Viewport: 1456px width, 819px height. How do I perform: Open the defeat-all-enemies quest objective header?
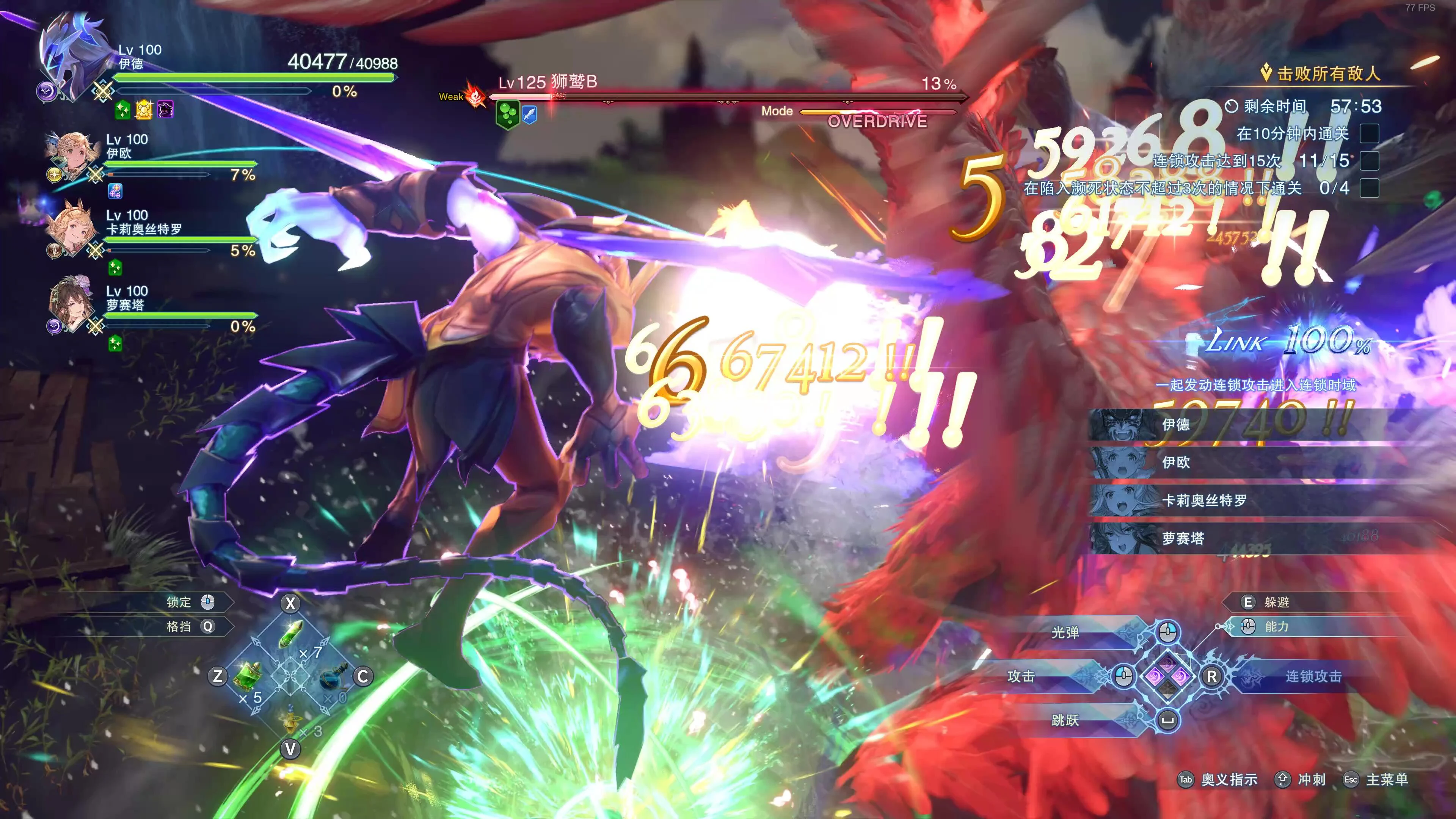[1323, 74]
